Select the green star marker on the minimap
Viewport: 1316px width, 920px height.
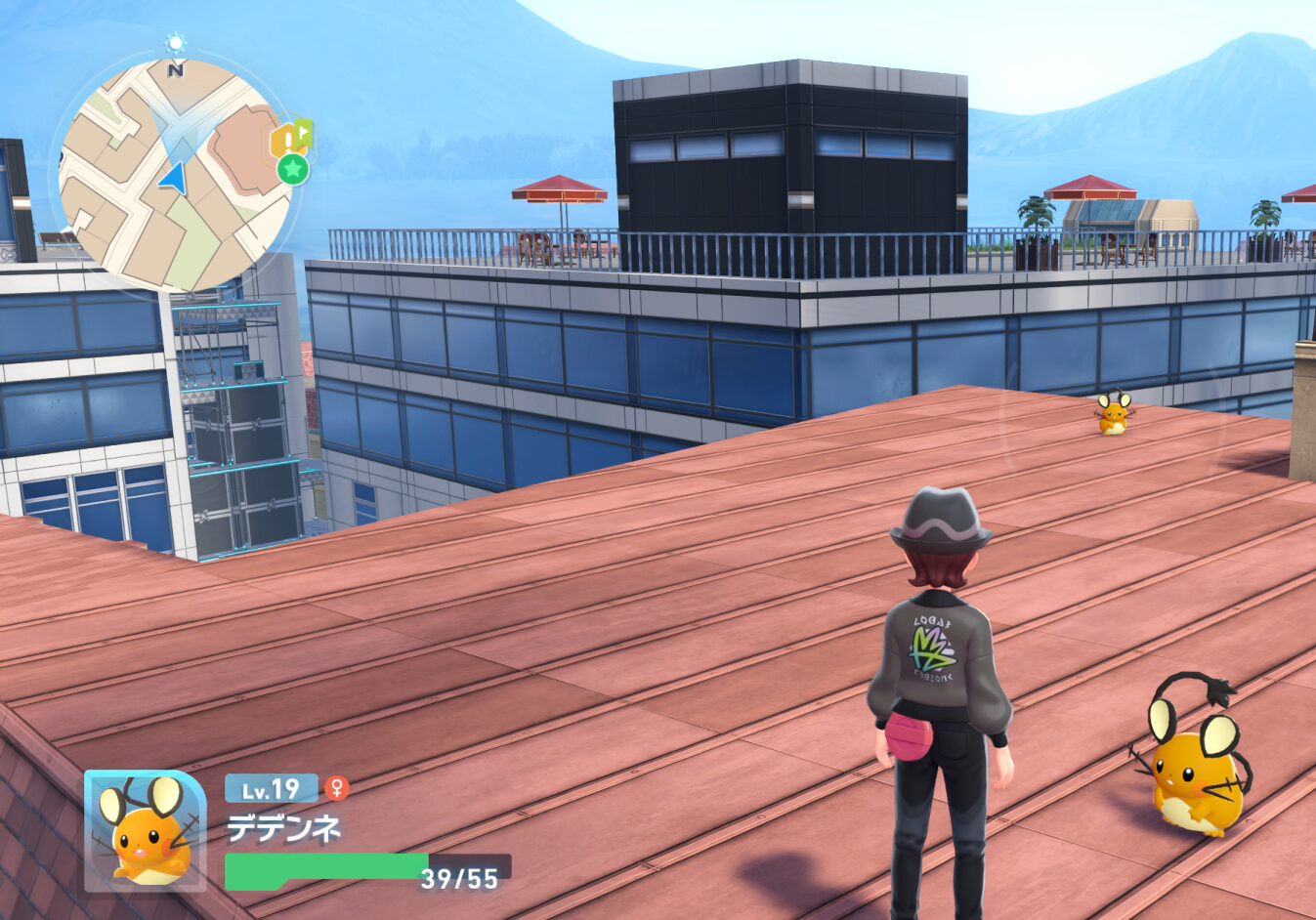[293, 169]
